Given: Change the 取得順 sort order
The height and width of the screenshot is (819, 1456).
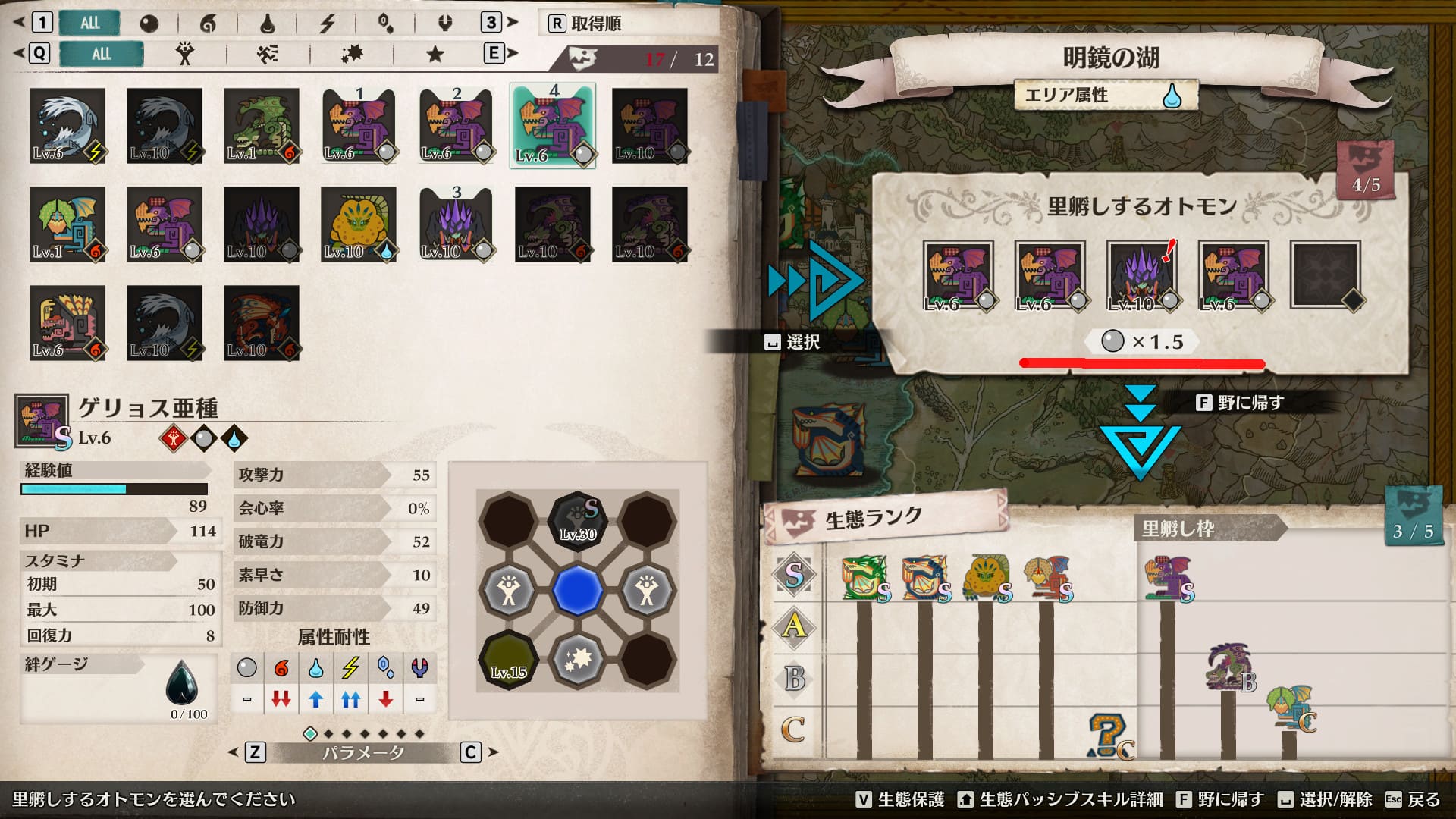Looking at the screenshot, I should point(585,24).
